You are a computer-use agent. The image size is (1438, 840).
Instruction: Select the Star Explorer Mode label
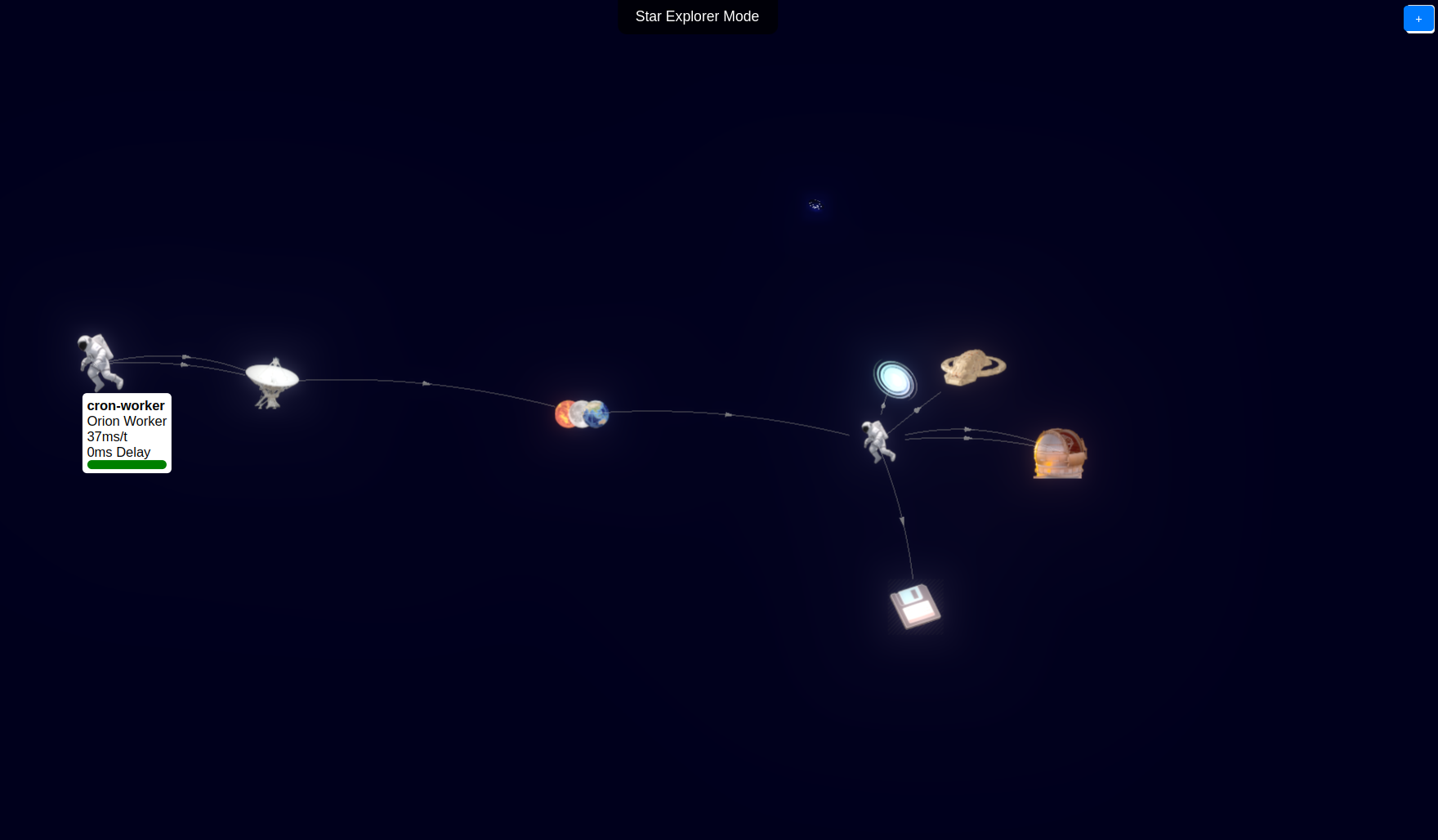click(x=697, y=16)
